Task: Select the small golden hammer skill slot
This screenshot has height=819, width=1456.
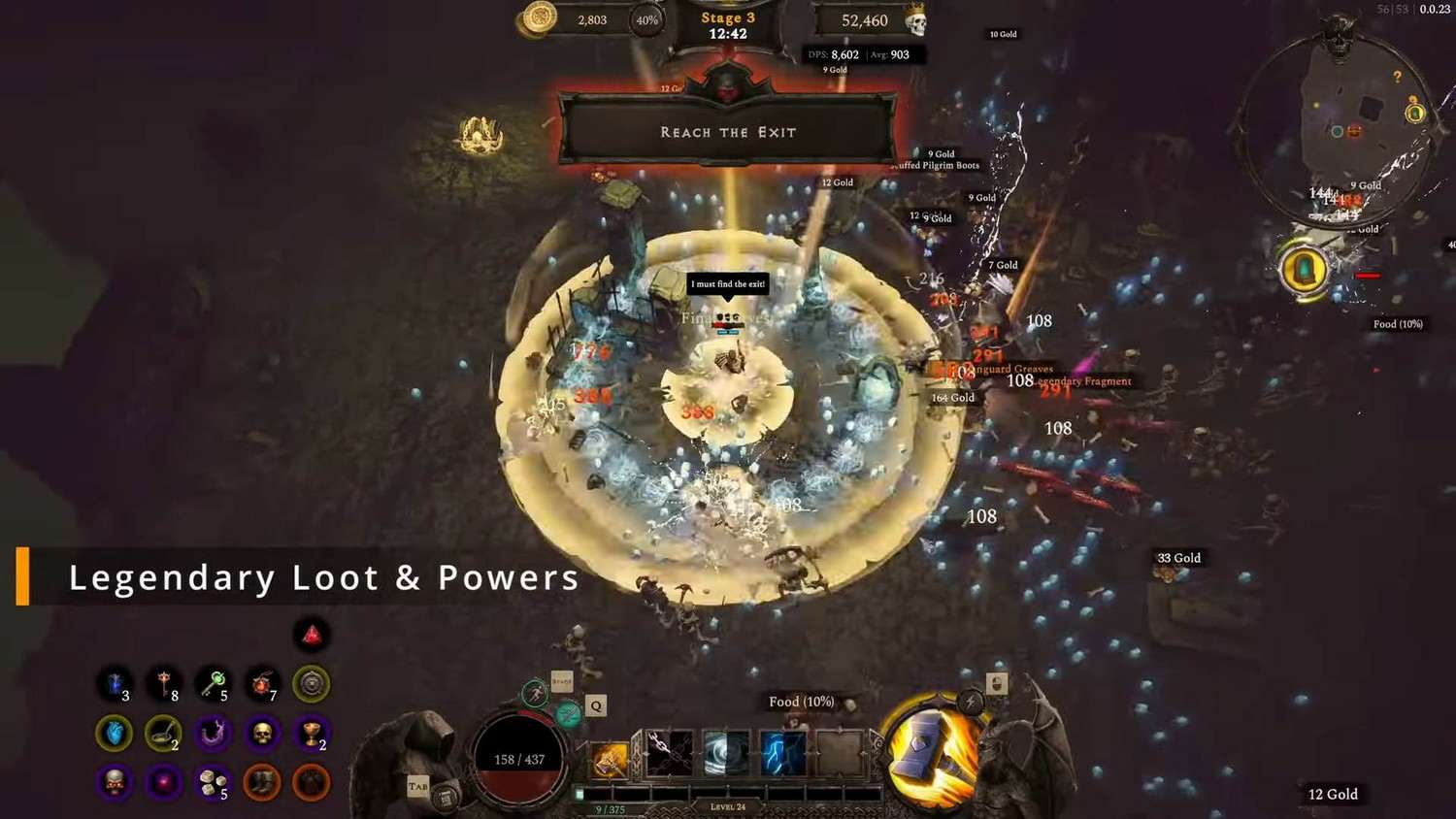Action: coord(610,759)
